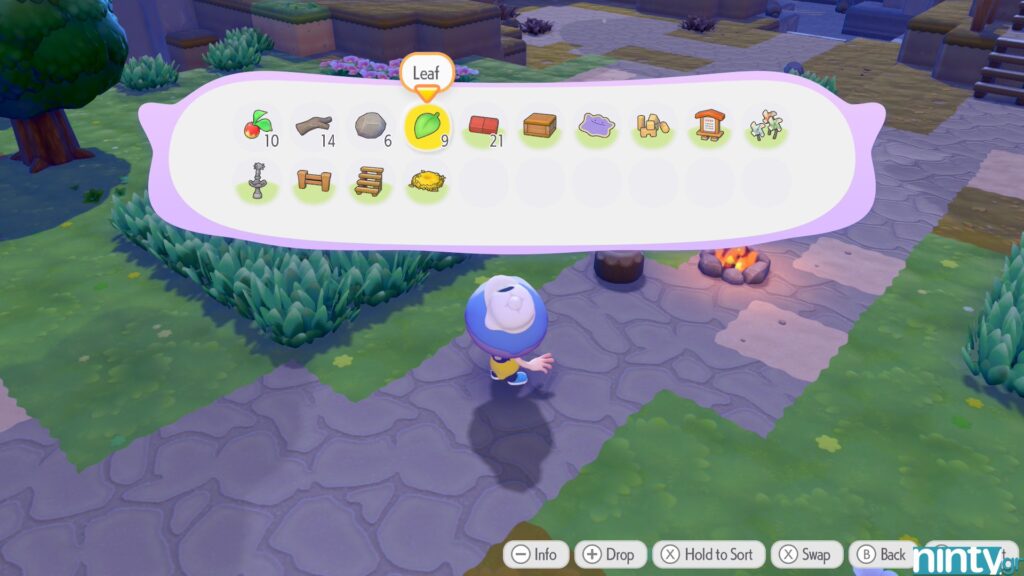Image resolution: width=1024 pixels, height=576 pixels.
Task: Select the red berry item slot
Action: 257,126
